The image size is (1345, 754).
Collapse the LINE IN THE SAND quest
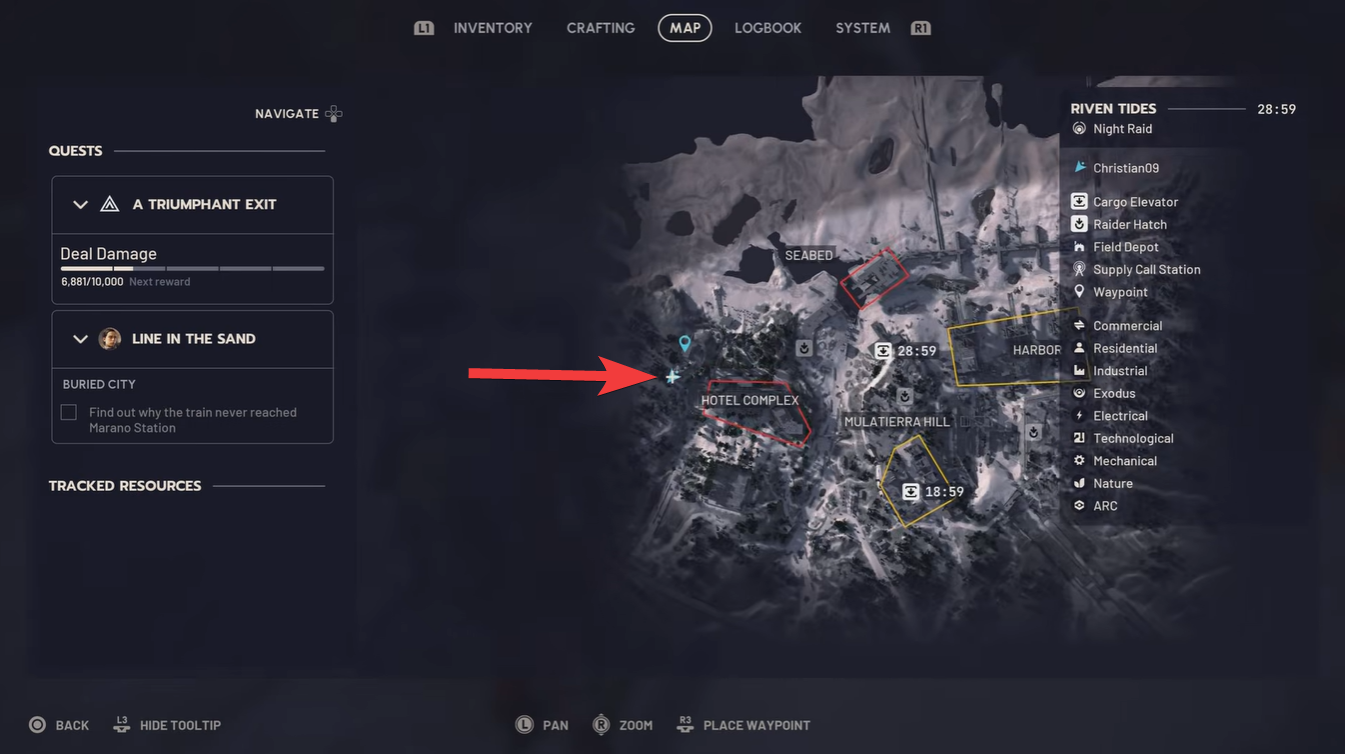(81, 338)
